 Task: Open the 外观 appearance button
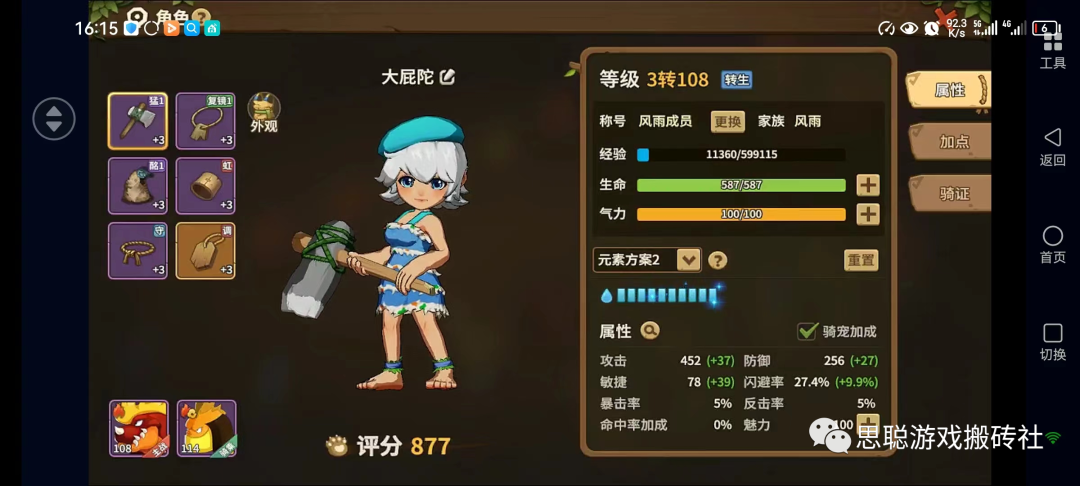[264, 112]
